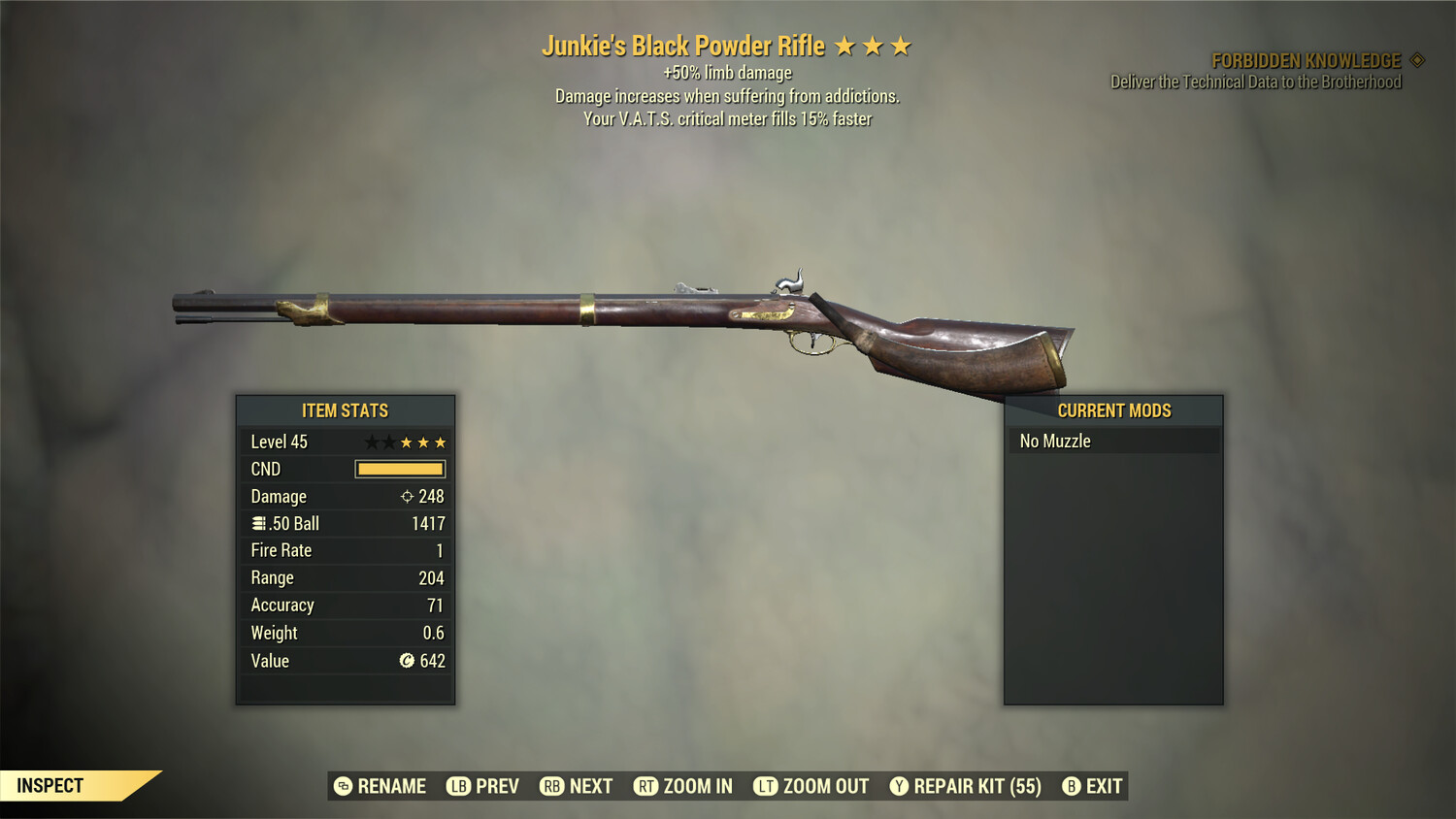1456x819 pixels.
Task: Click the B exit icon
Action: click(x=1071, y=786)
